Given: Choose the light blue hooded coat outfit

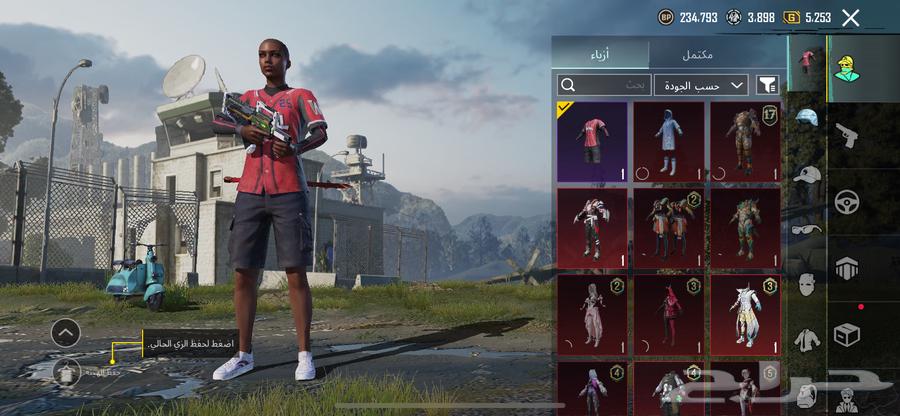Looking at the screenshot, I should [668, 141].
